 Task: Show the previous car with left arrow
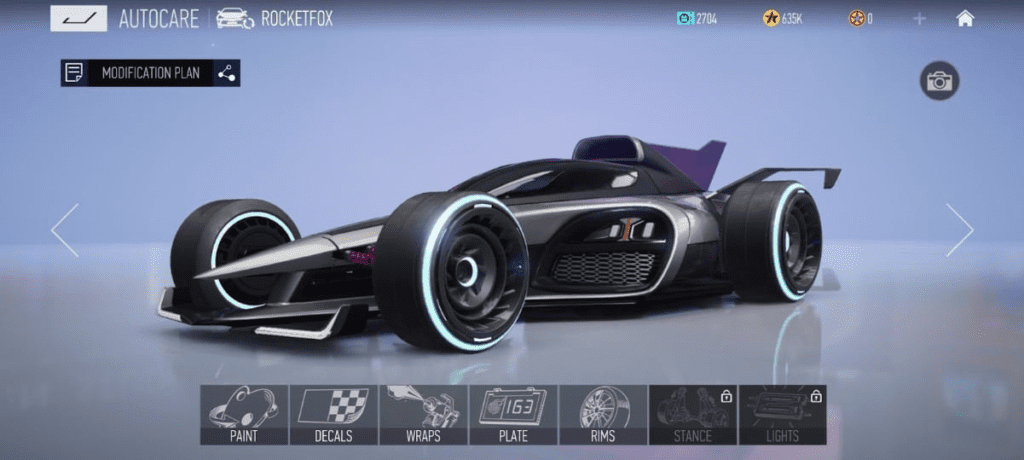pos(65,230)
